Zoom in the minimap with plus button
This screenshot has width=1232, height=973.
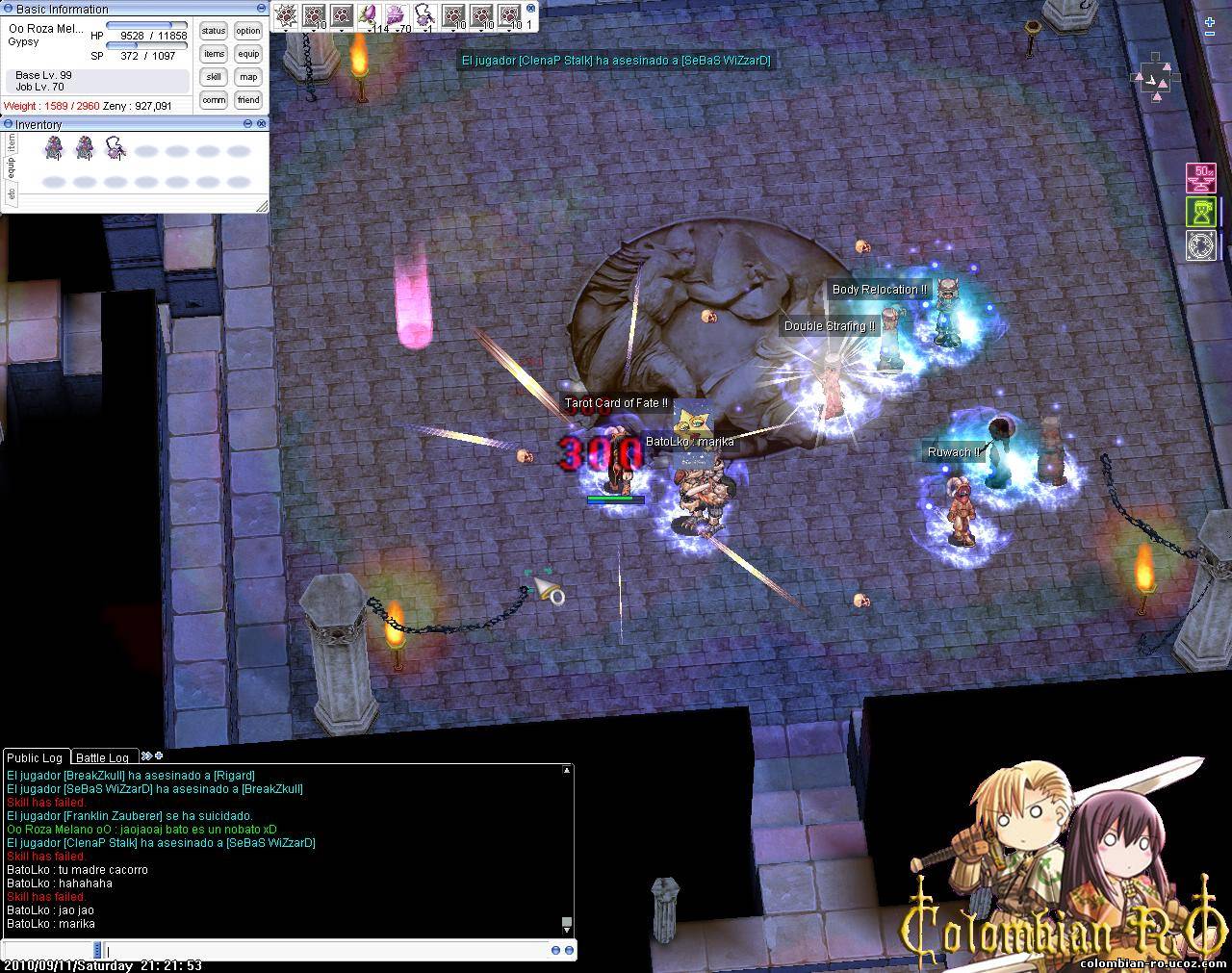point(1210,21)
